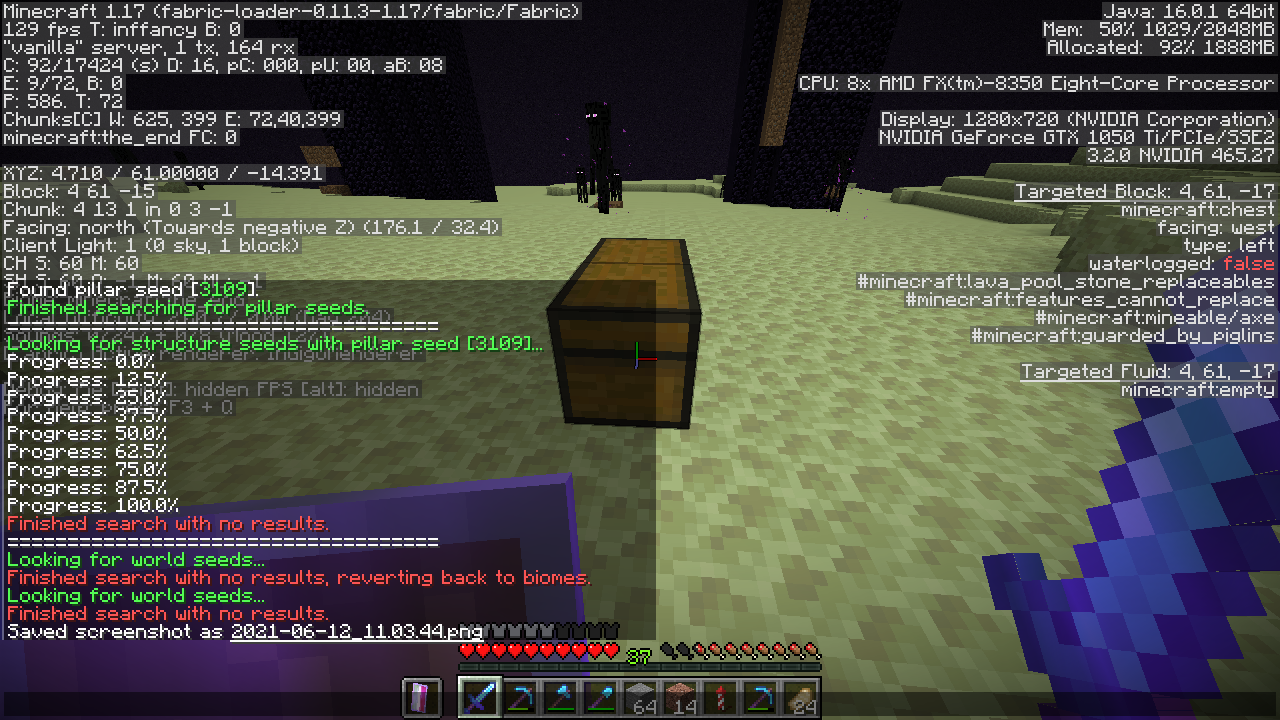Select the second enchanted pickaxe near hotbar end
Screen dimensions: 1280x720
pyautogui.click(x=762, y=697)
